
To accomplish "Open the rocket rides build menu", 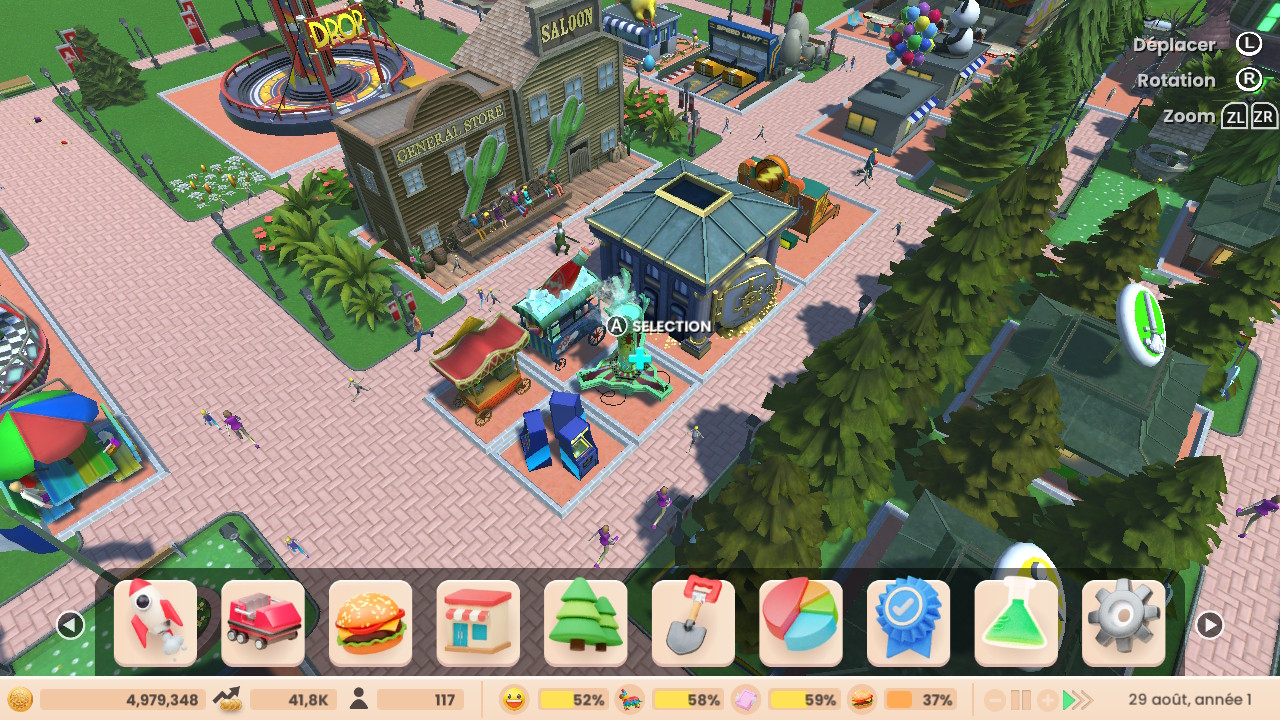I will [155, 623].
